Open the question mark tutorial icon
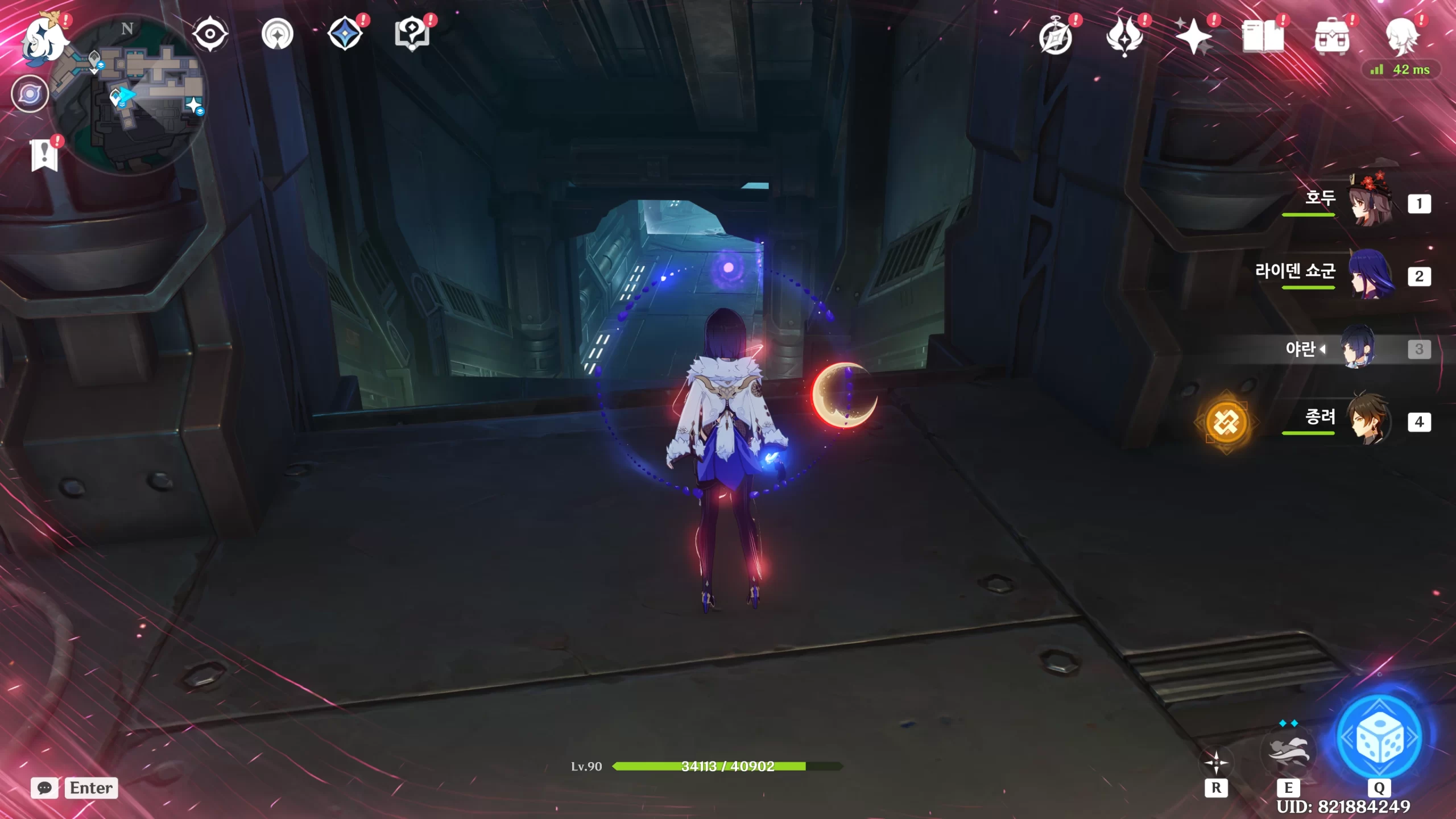This screenshot has height=819, width=1456. [x=412, y=34]
